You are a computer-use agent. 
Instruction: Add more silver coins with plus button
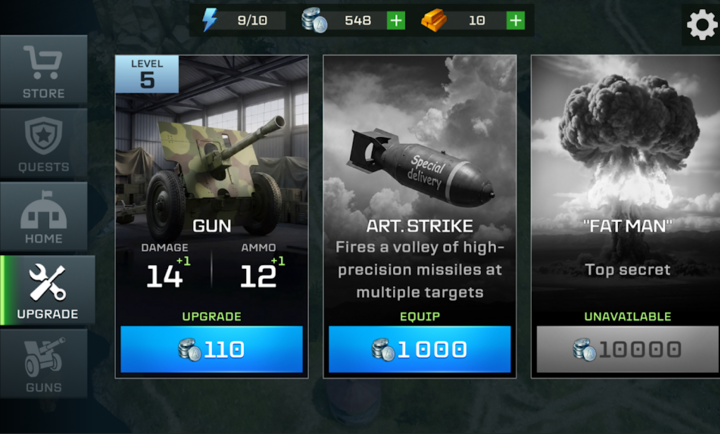click(x=395, y=20)
